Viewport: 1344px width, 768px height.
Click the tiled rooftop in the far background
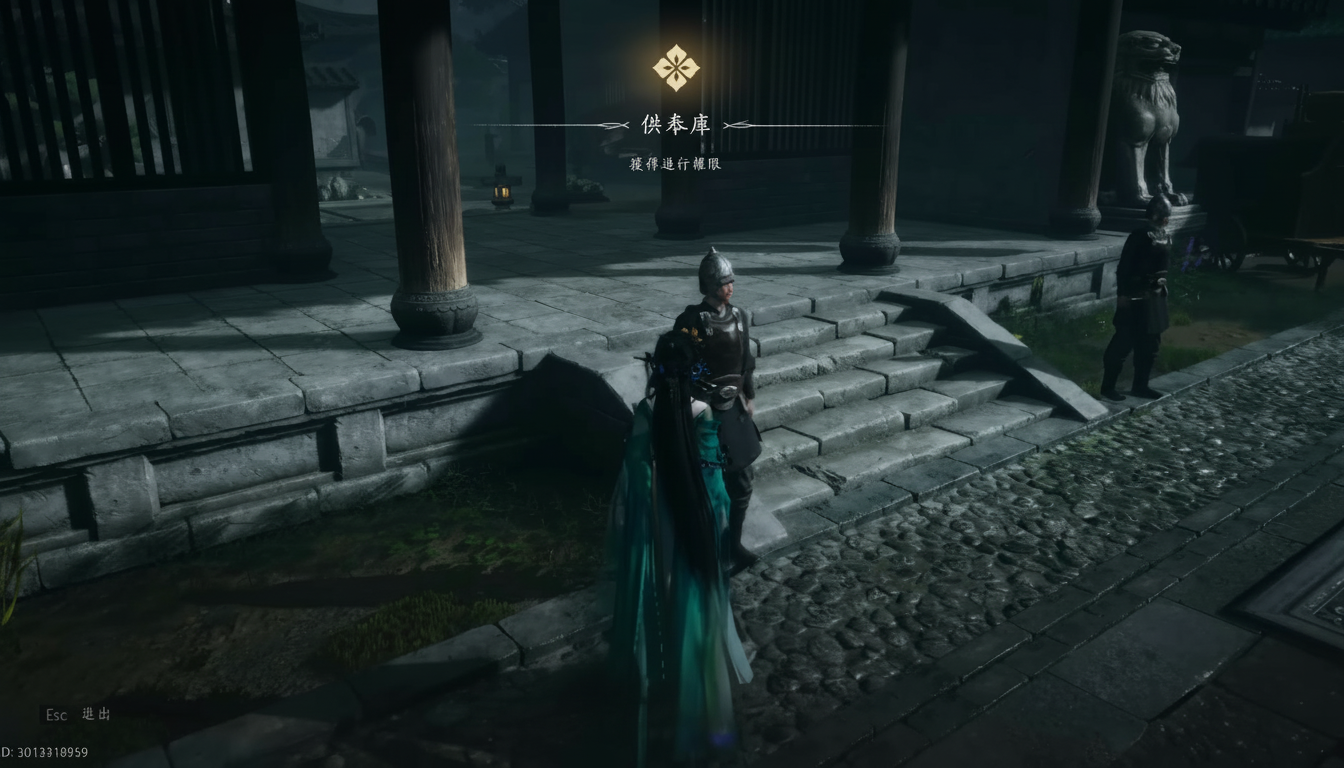[x=330, y=75]
